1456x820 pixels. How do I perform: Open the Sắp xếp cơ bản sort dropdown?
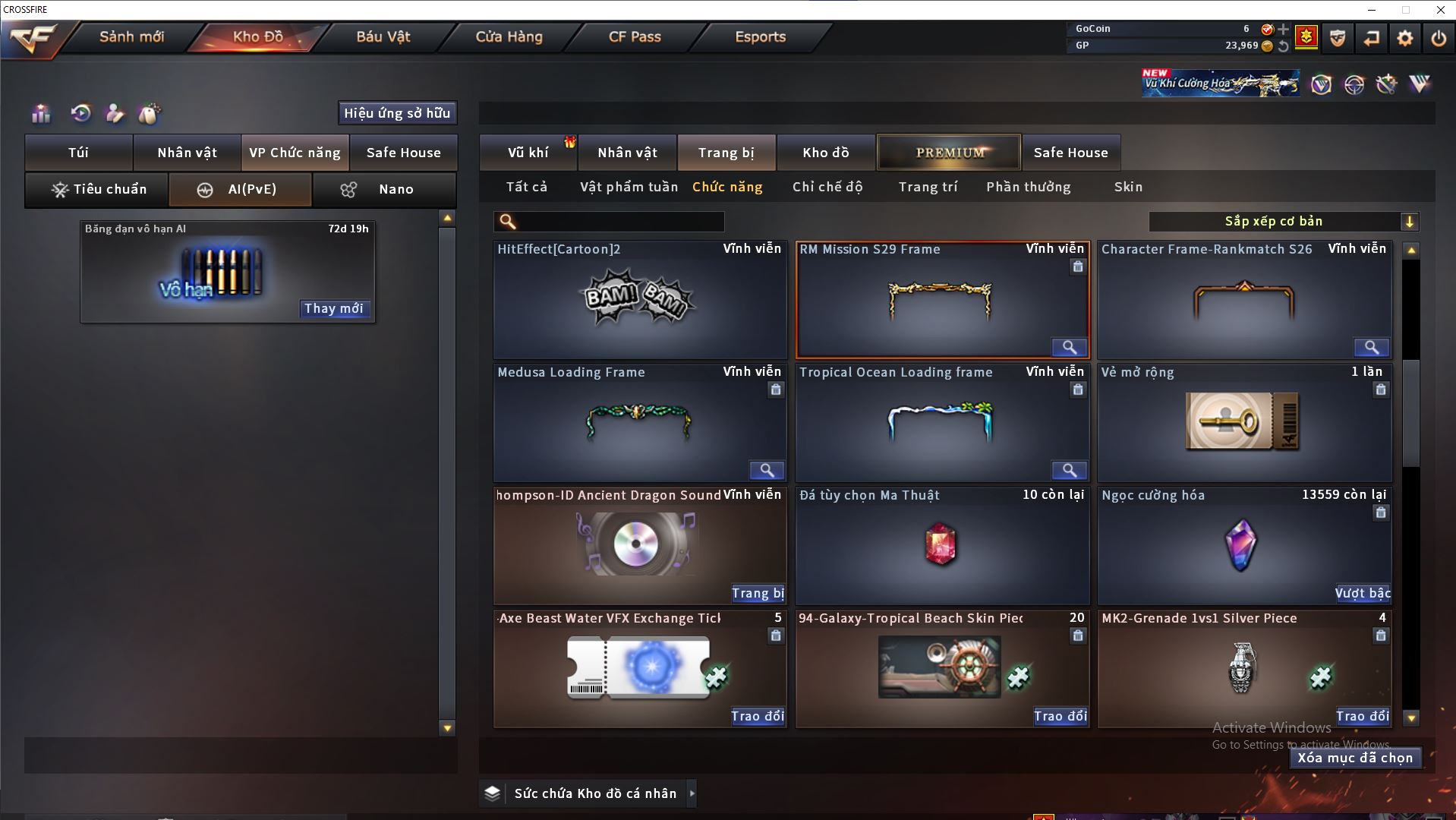click(x=1283, y=222)
